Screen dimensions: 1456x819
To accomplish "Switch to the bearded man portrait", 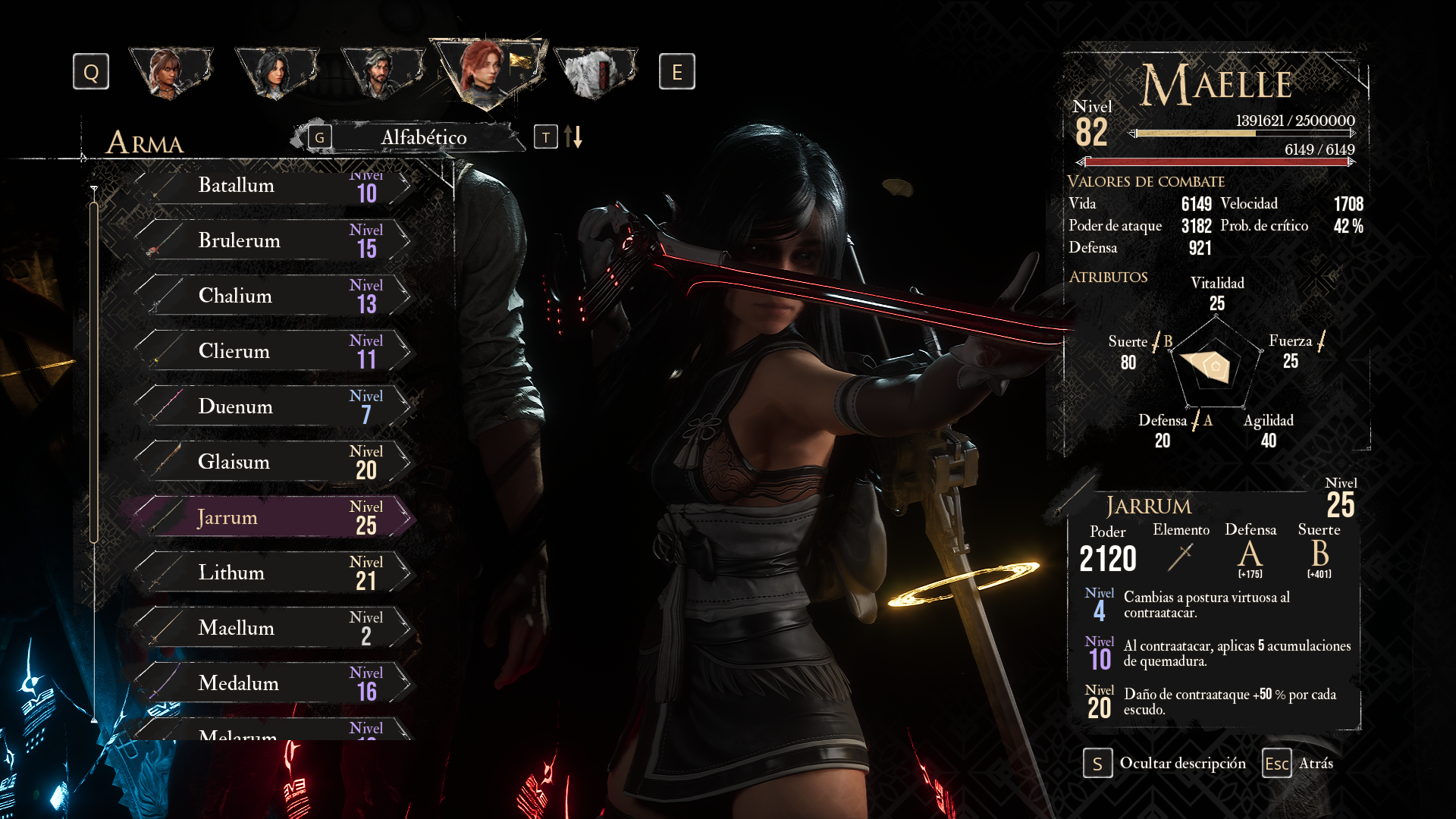I will point(381,72).
